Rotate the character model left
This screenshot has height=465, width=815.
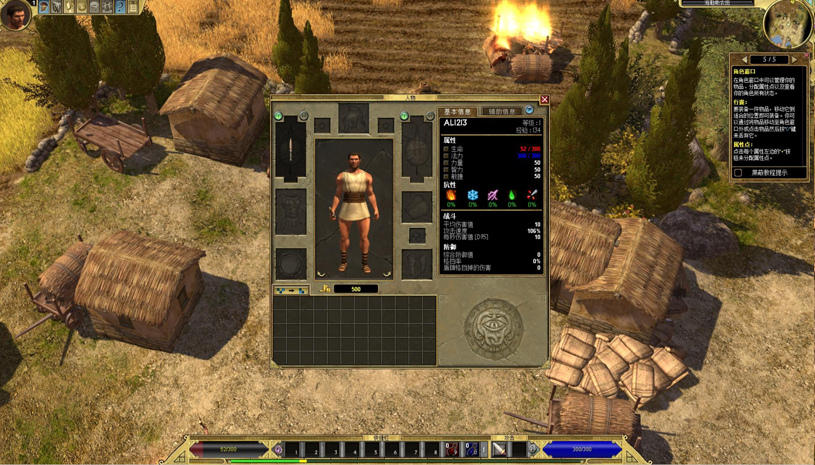pos(322,272)
